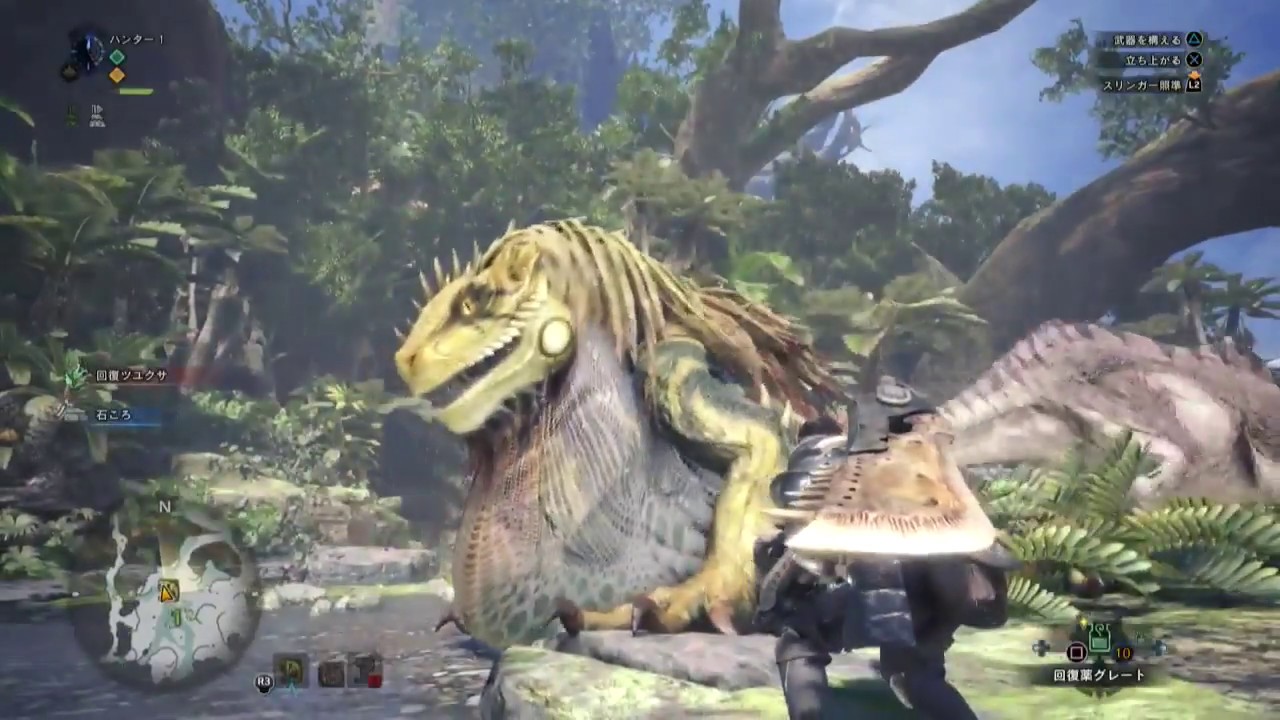Click the orange gem status icon

pyautogui.click(x=117, y=75)
